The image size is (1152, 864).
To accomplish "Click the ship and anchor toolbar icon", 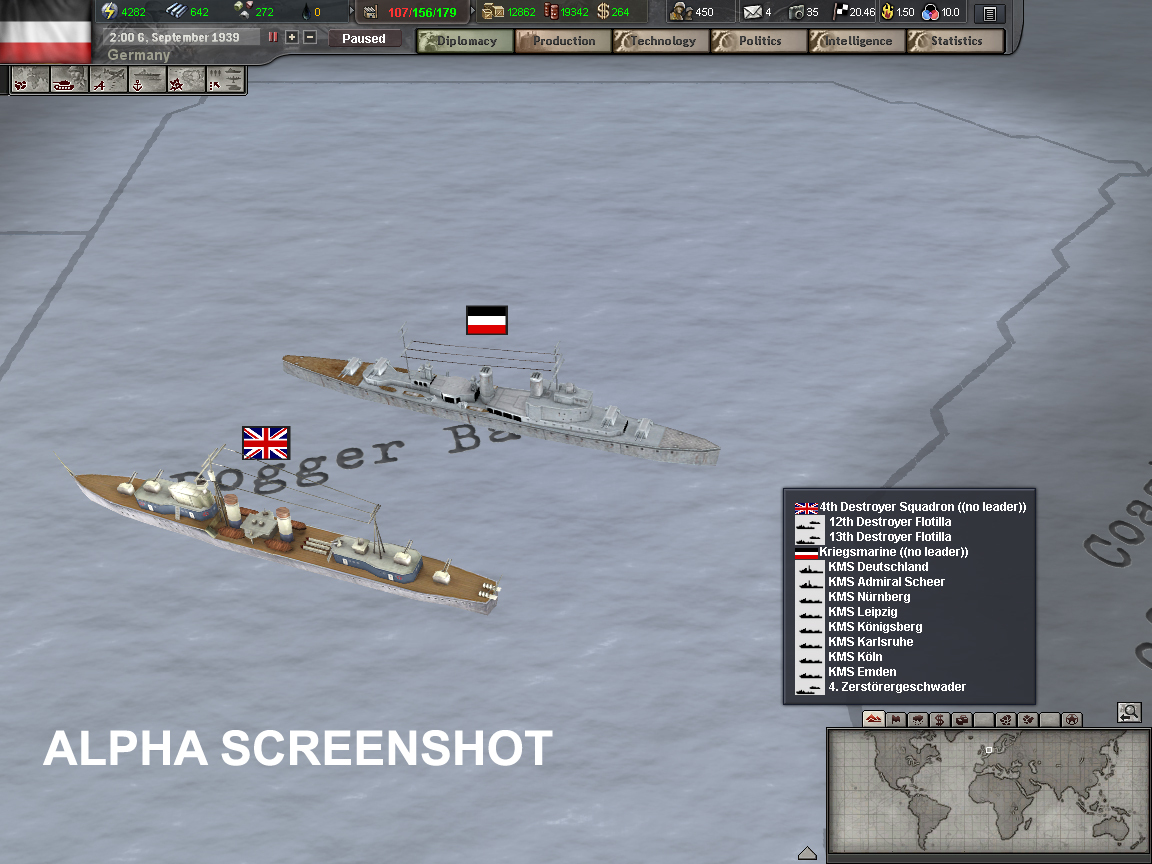I will (x=146, y=80).
